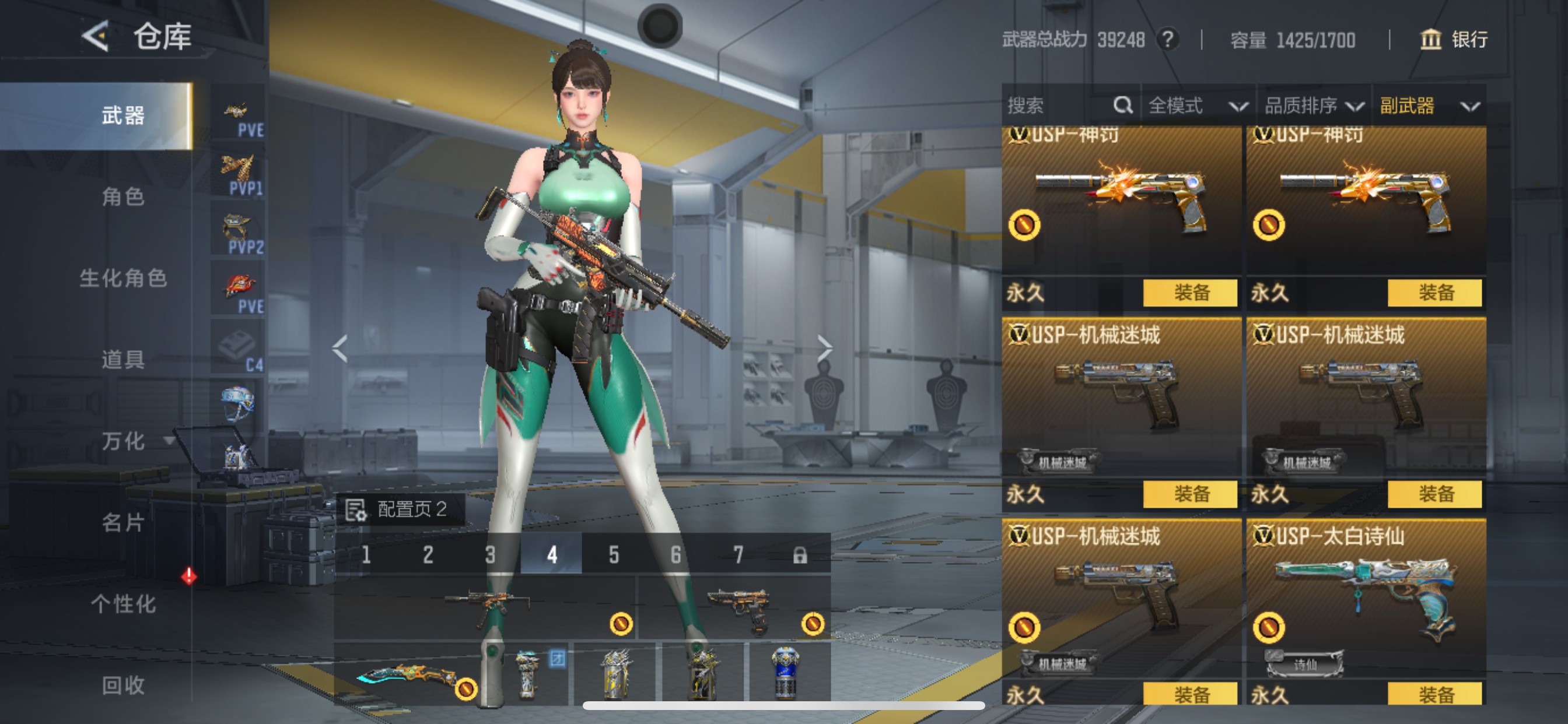Show the weapon power help question mark
Viewport: 1568px width, 724px height.
1167,40
